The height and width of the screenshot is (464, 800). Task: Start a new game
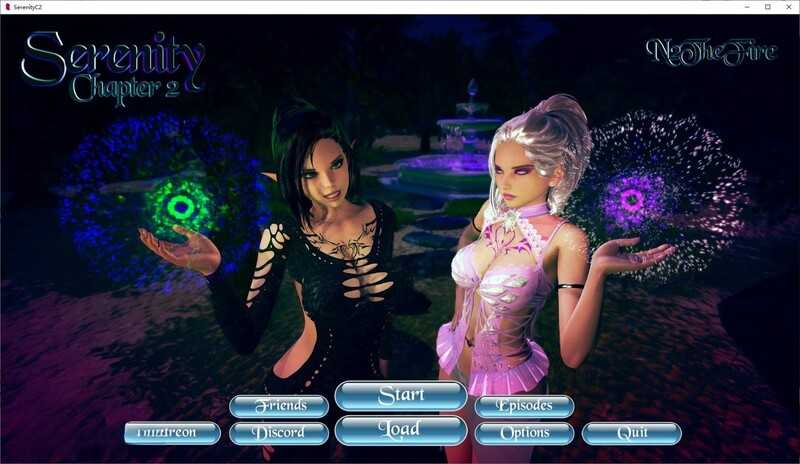click(400, 395)
